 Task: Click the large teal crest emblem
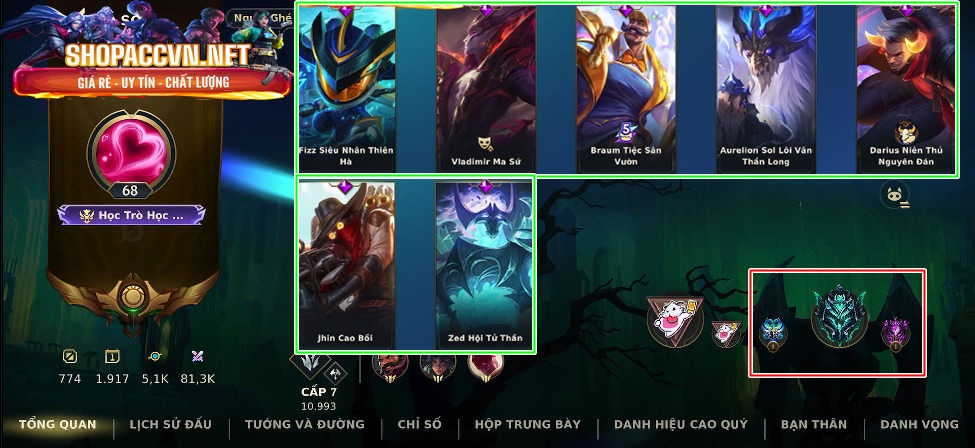[836, 317]
